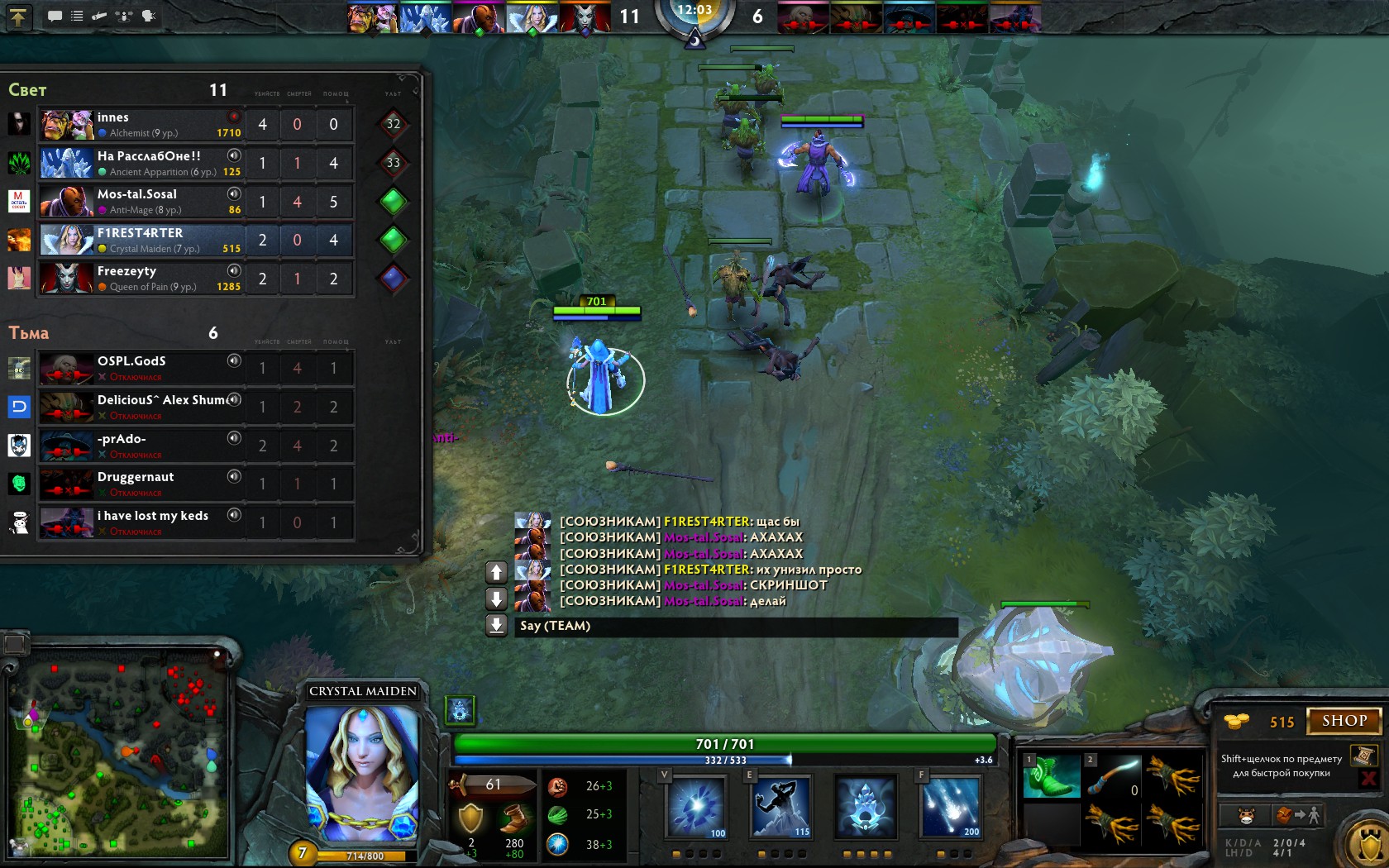
Task: Select the Arcane Aura ability icon
Action: pyautogui.click(x=865, y=807)
